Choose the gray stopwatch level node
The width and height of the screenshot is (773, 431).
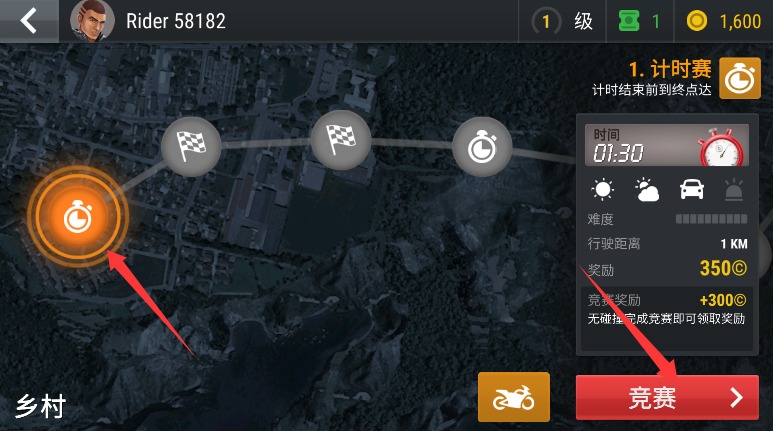click(483, 147)
